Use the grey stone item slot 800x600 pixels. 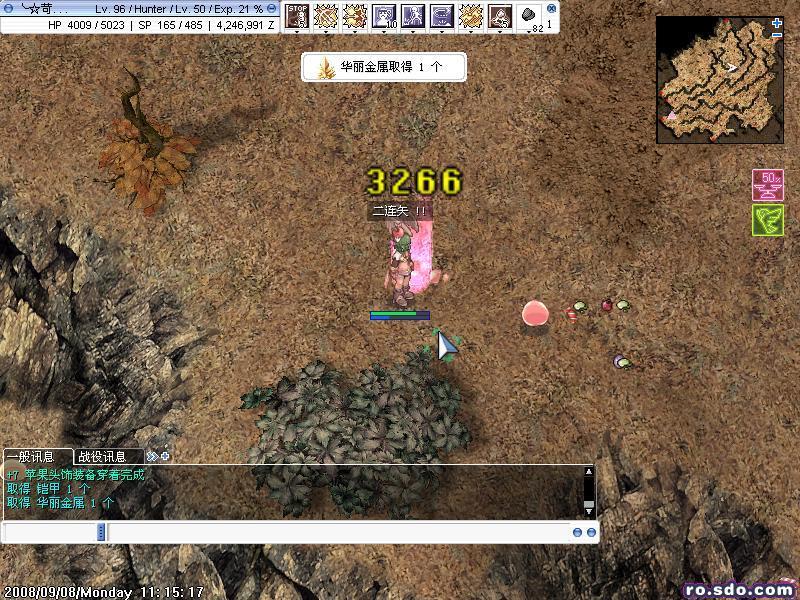(529, 15)
